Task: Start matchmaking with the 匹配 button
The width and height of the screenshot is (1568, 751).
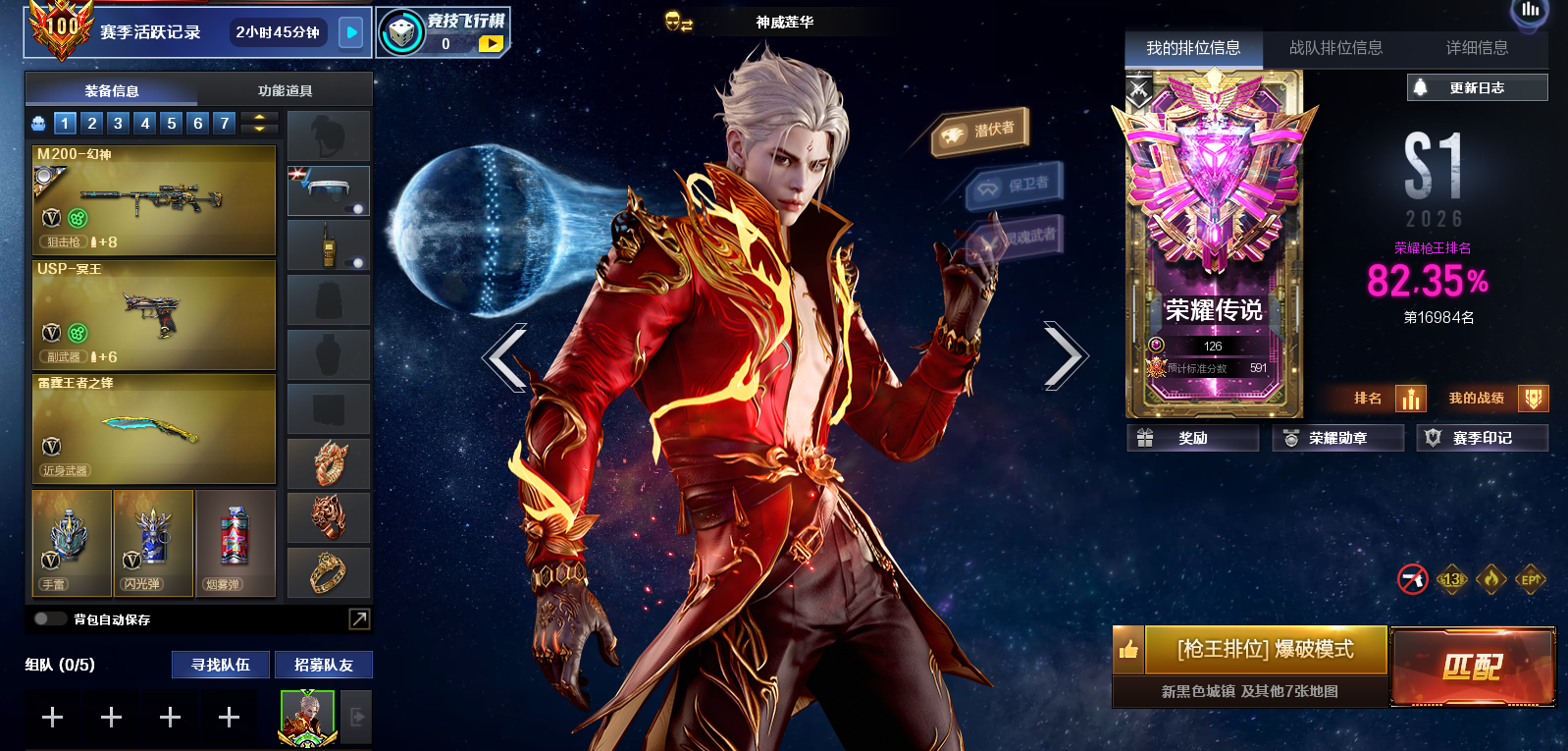Action: click(x=1472, y=667)
